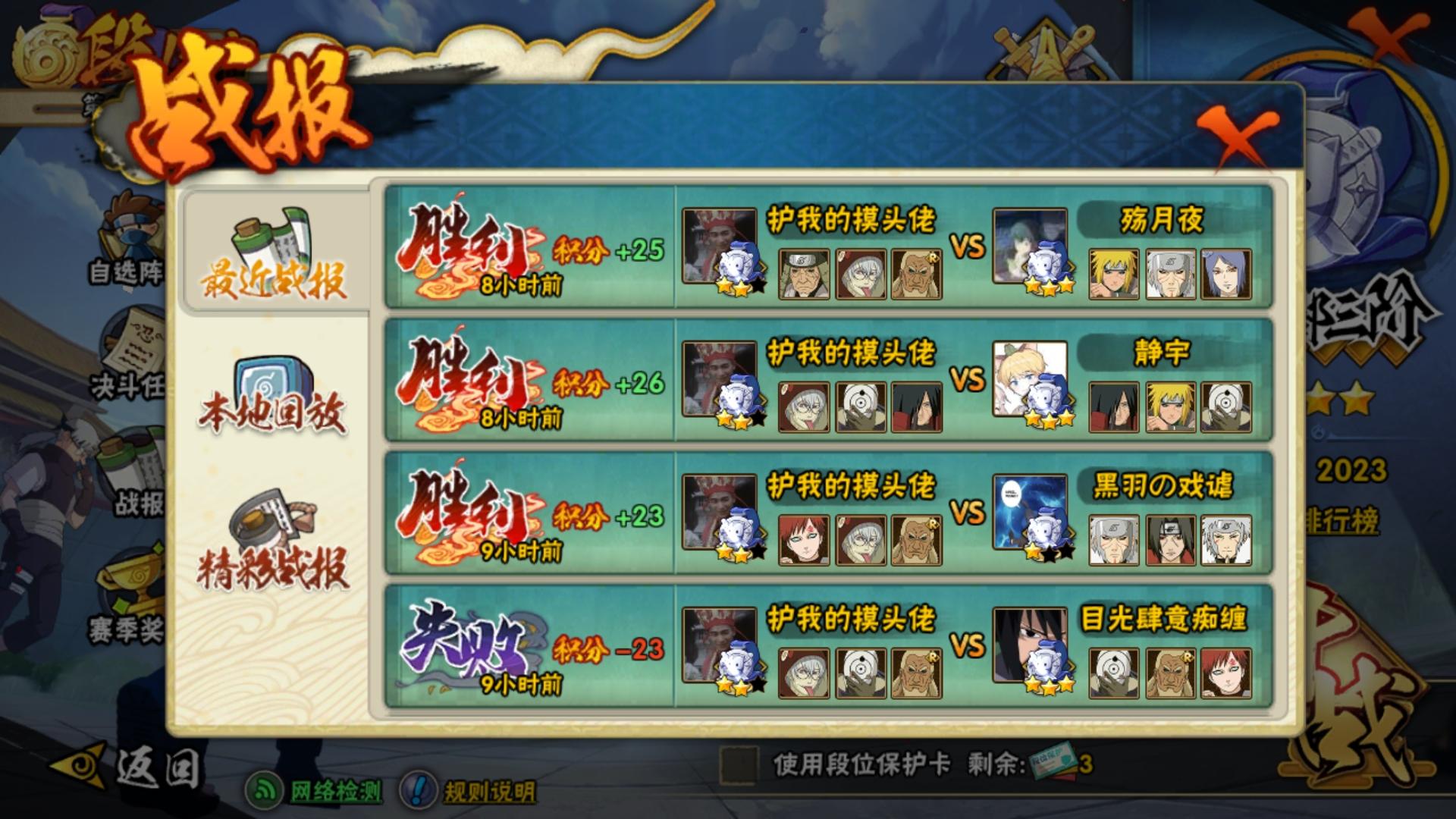Click the 网络检测 signal icon at bottom
This screenshot has width=1456, height=819.
click(x=264, y=789)
